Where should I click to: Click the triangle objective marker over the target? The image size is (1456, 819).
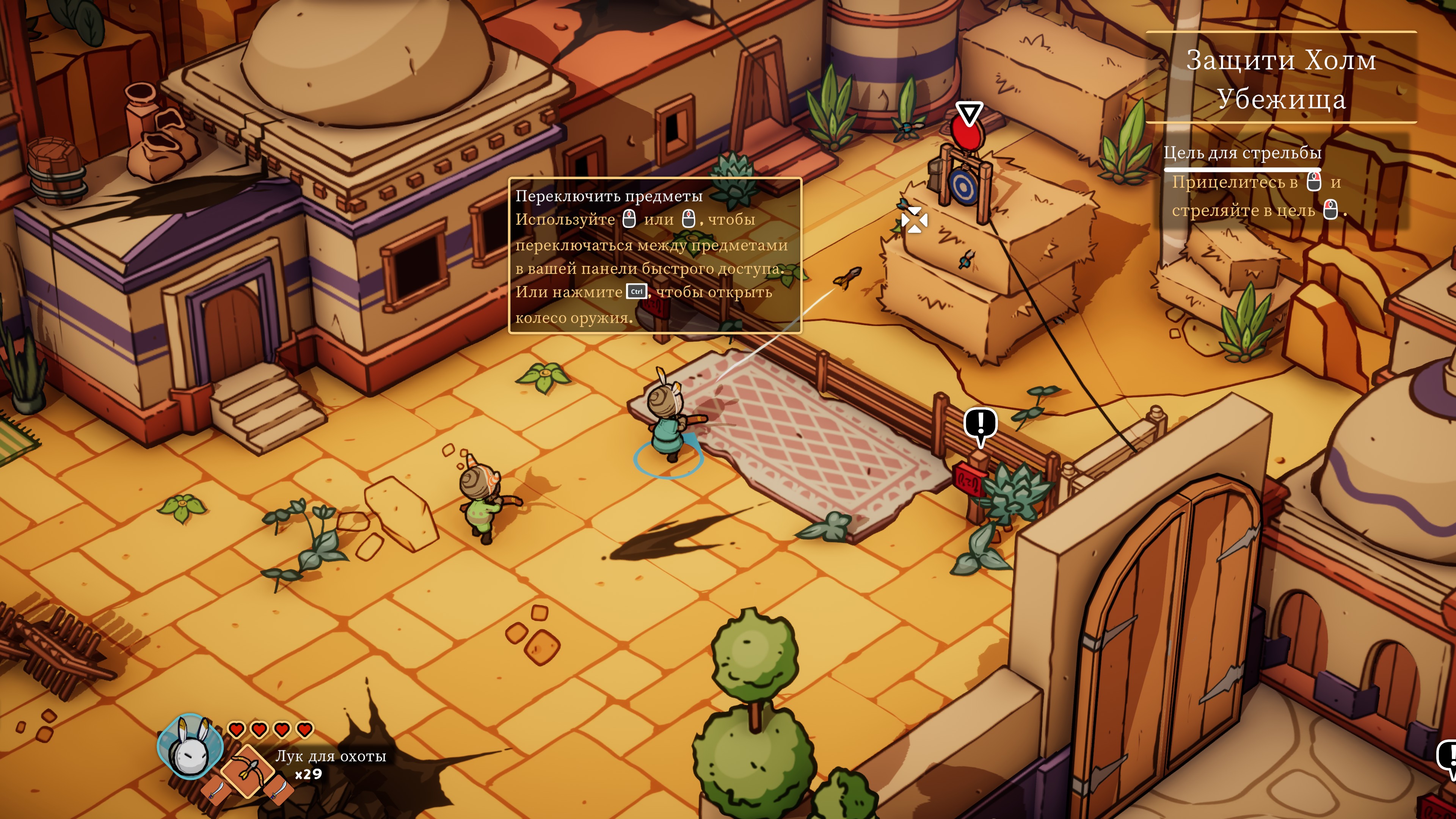tap(970, 113)
